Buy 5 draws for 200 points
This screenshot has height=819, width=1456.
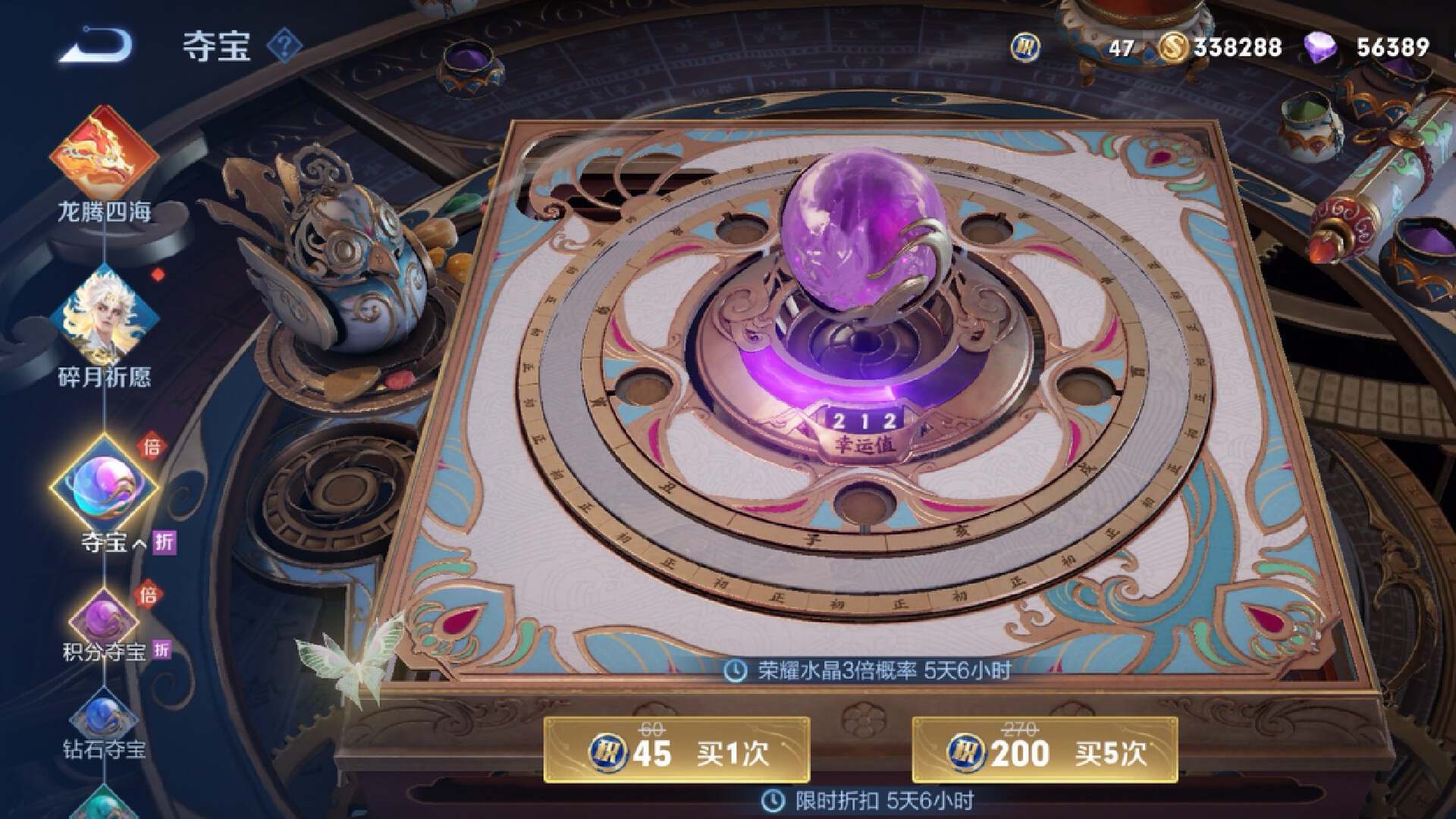pos(1044,751)
